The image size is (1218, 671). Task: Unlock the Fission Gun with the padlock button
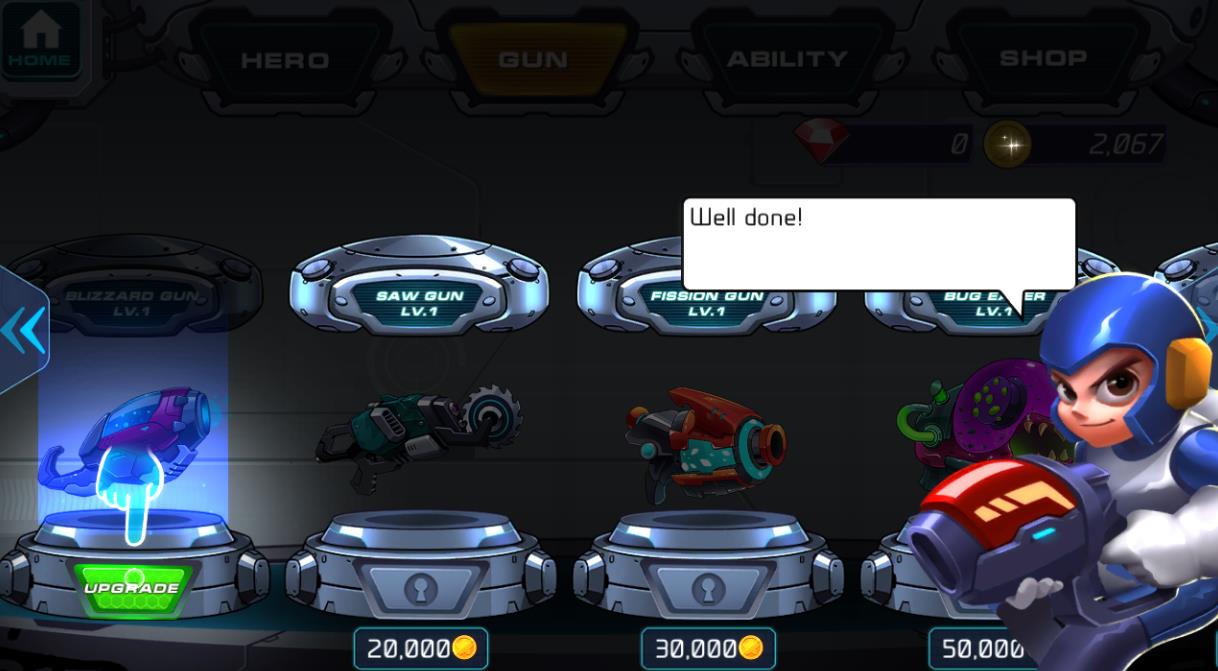708,590
